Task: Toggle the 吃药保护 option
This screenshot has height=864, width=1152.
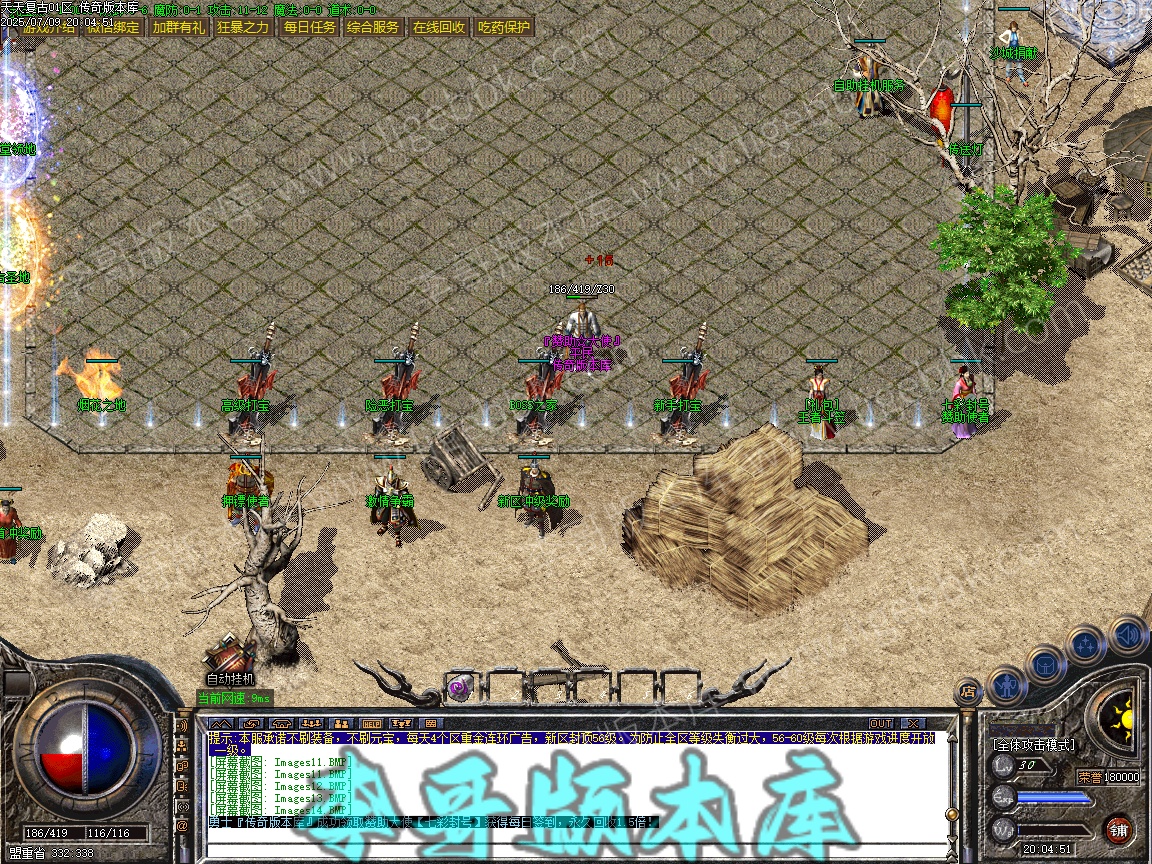Action: (x=503, y=27)
